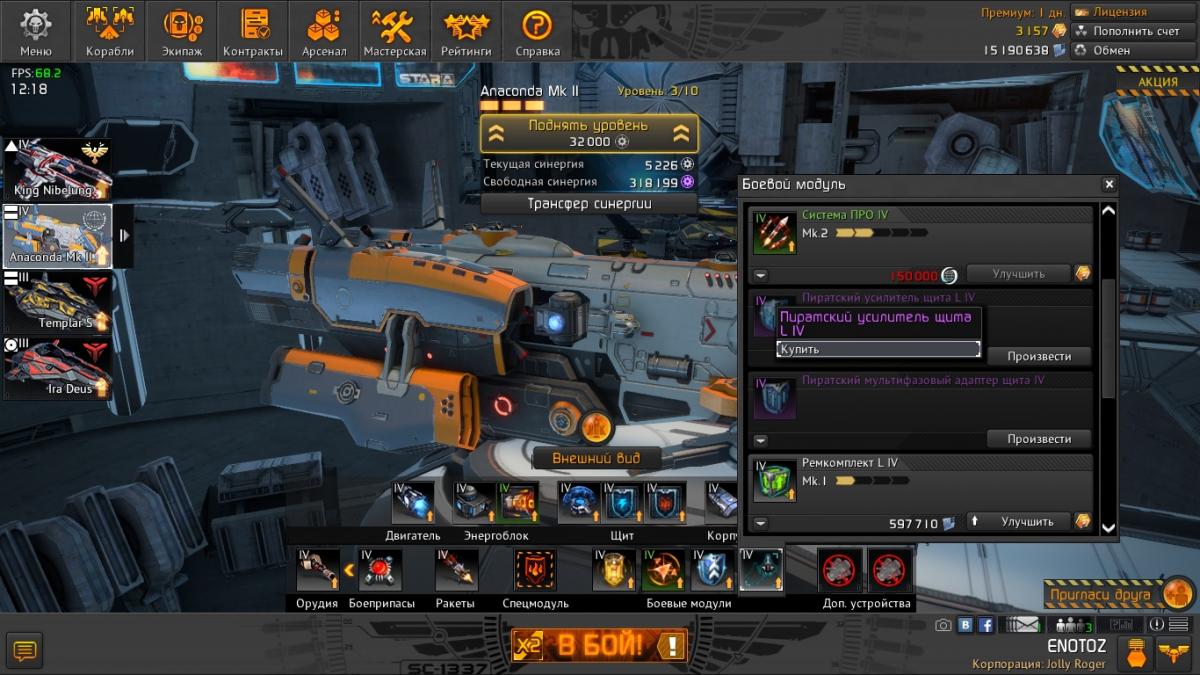The height and width of the screenshot is (675, 1200).
Task: Go to the Арсенал tab
Action: pyautogui.click(x=324, y=32)
